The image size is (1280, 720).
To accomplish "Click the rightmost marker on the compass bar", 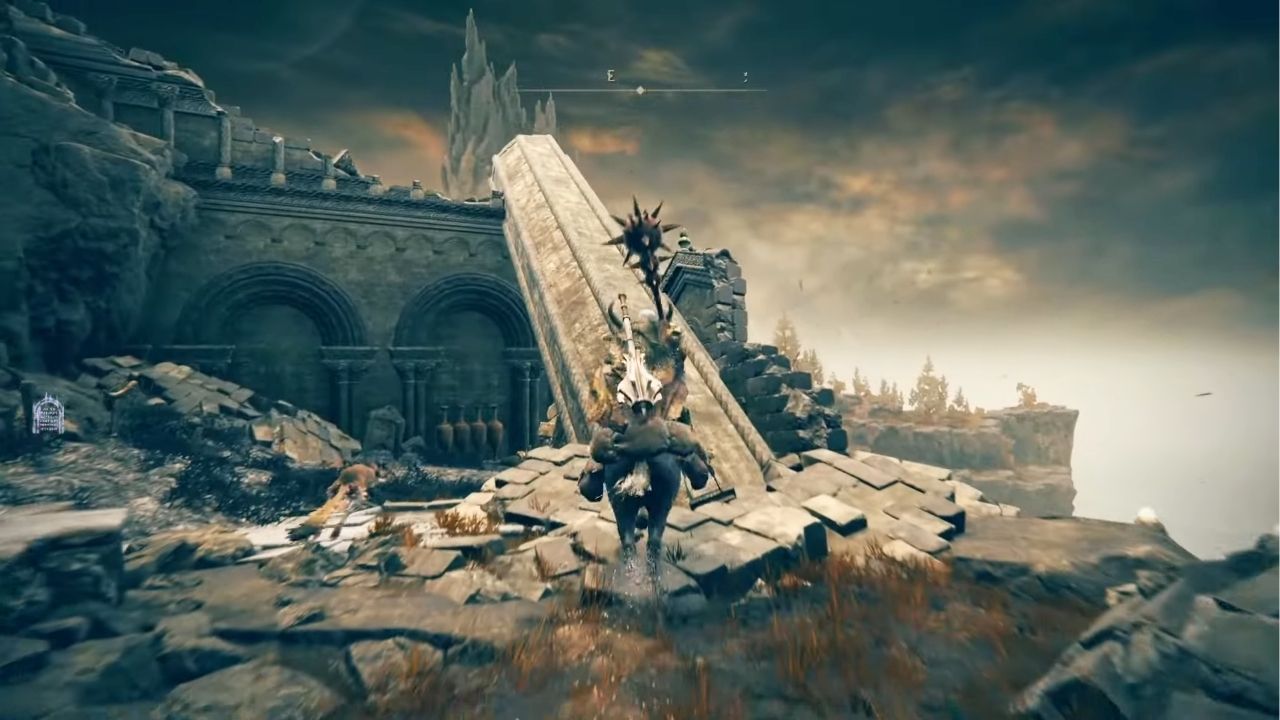I will coord(746,77).
